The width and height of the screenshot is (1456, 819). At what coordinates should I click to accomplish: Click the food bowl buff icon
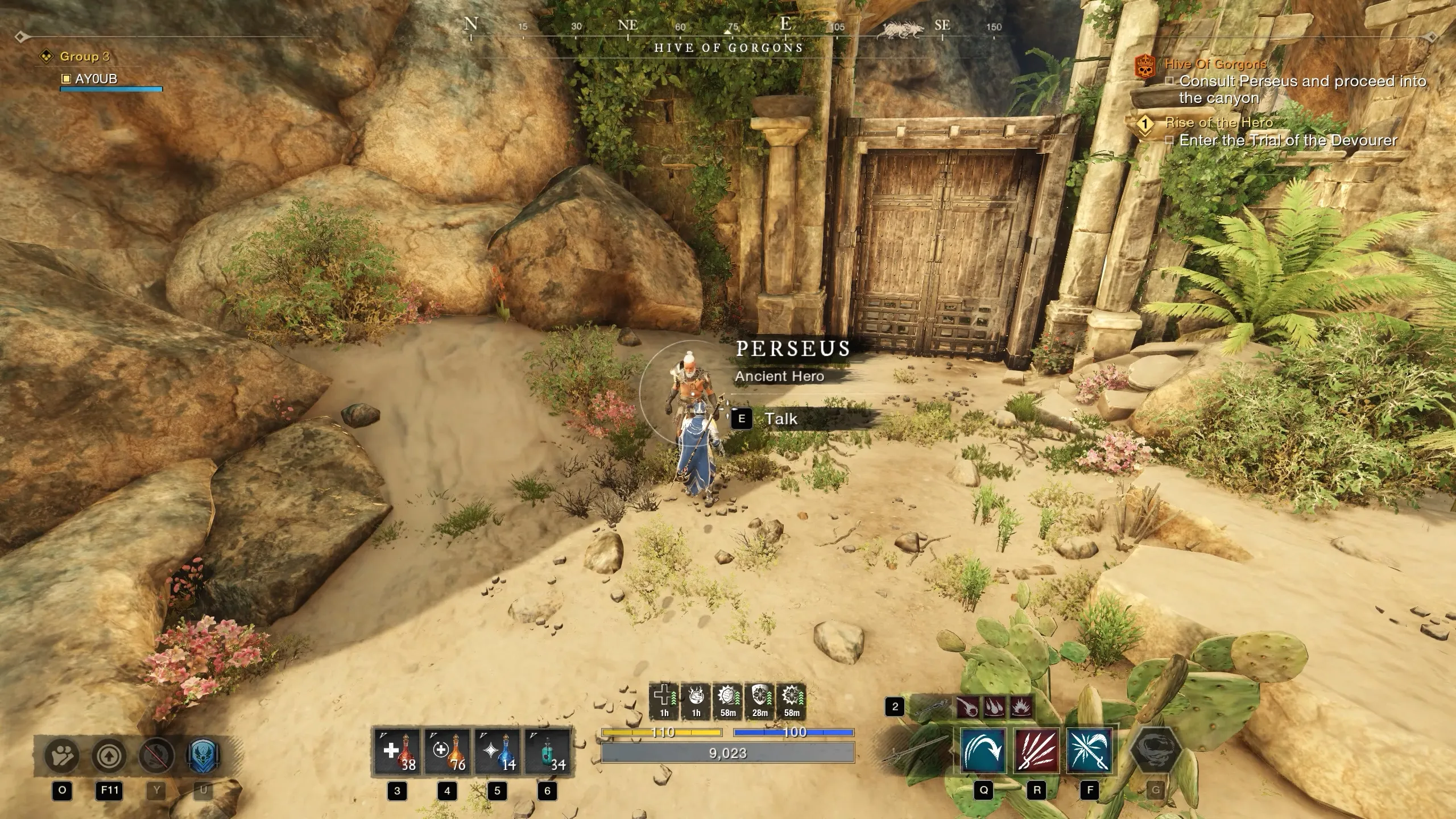click(696, 701)
